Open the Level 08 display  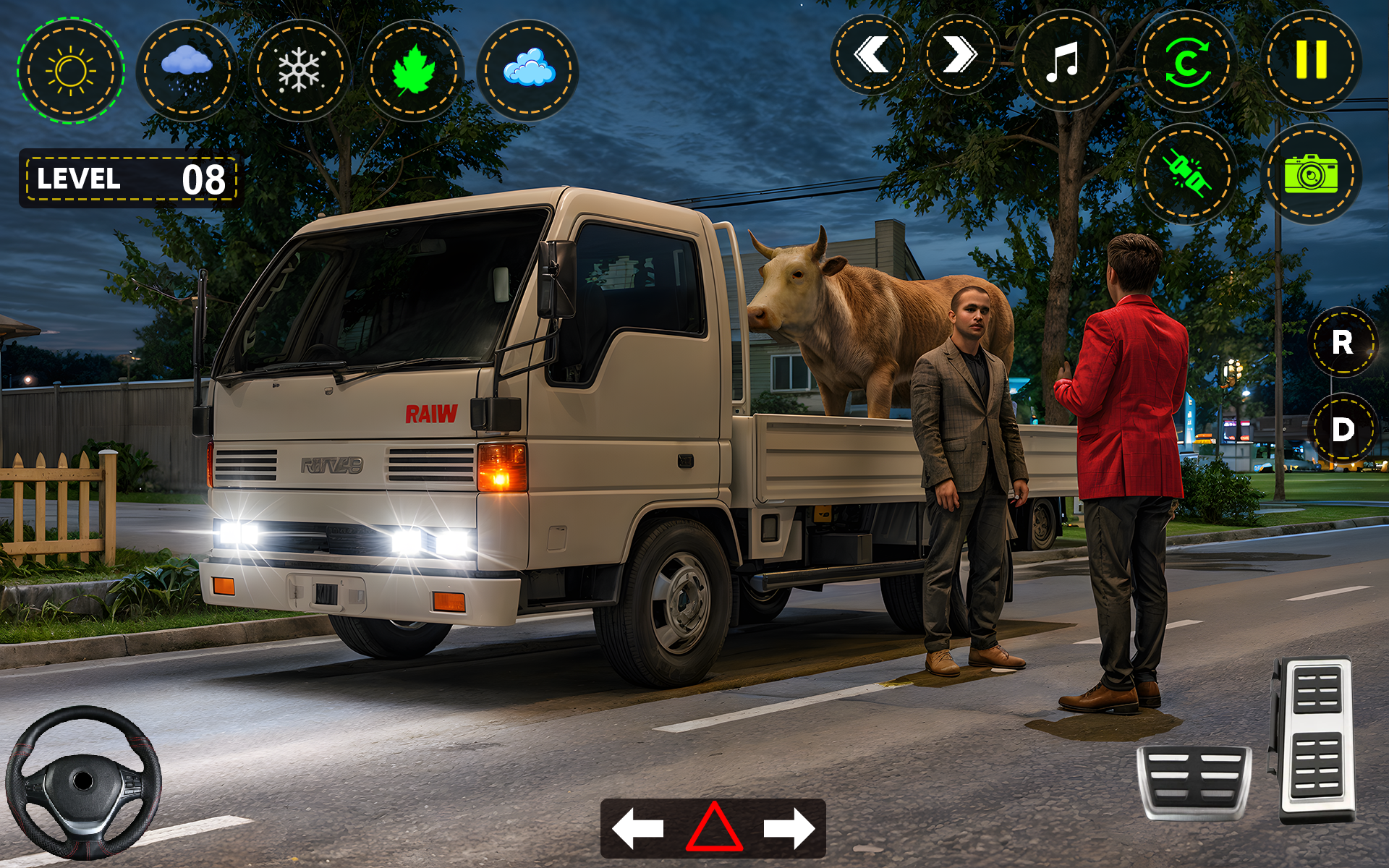pyautogui.click(x=127, y=177)
